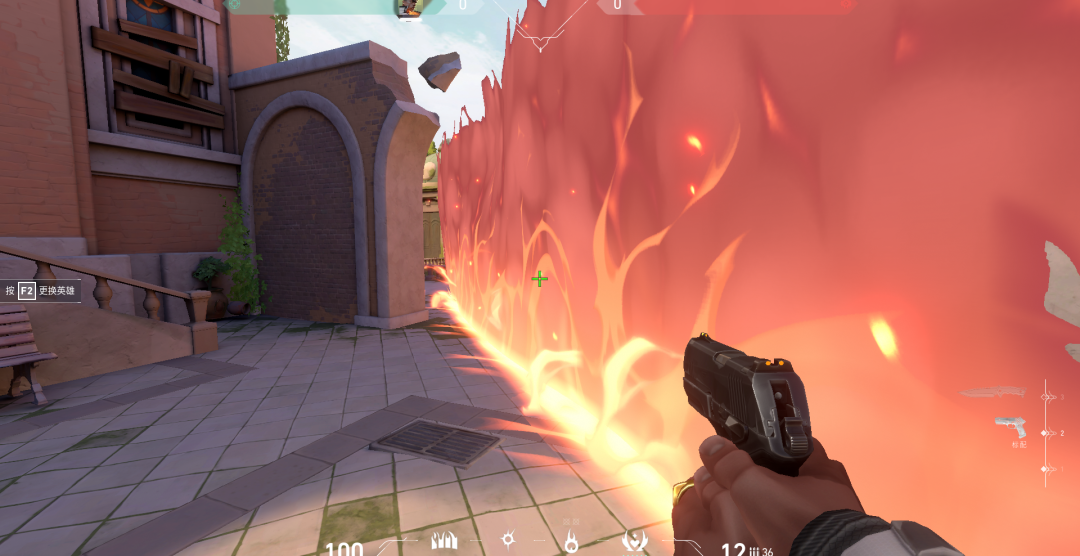Select the pistol in weapon list

(1011, 428)
